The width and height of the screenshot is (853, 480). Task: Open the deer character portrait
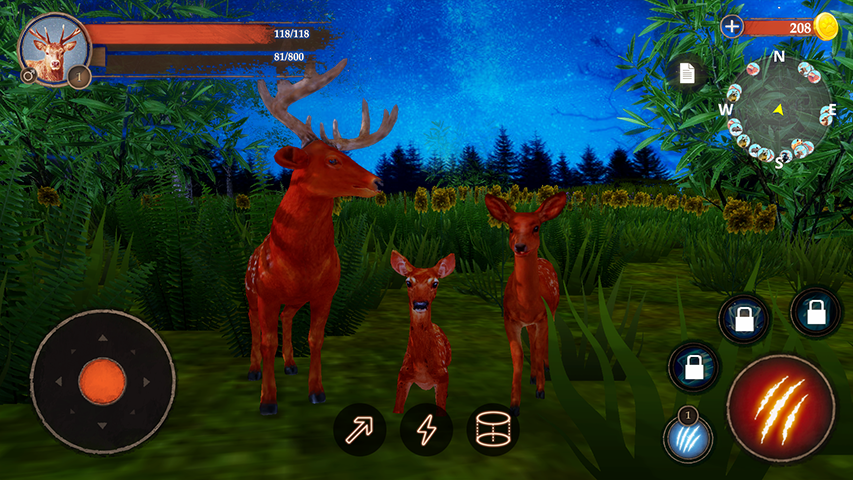coord(53,47)
